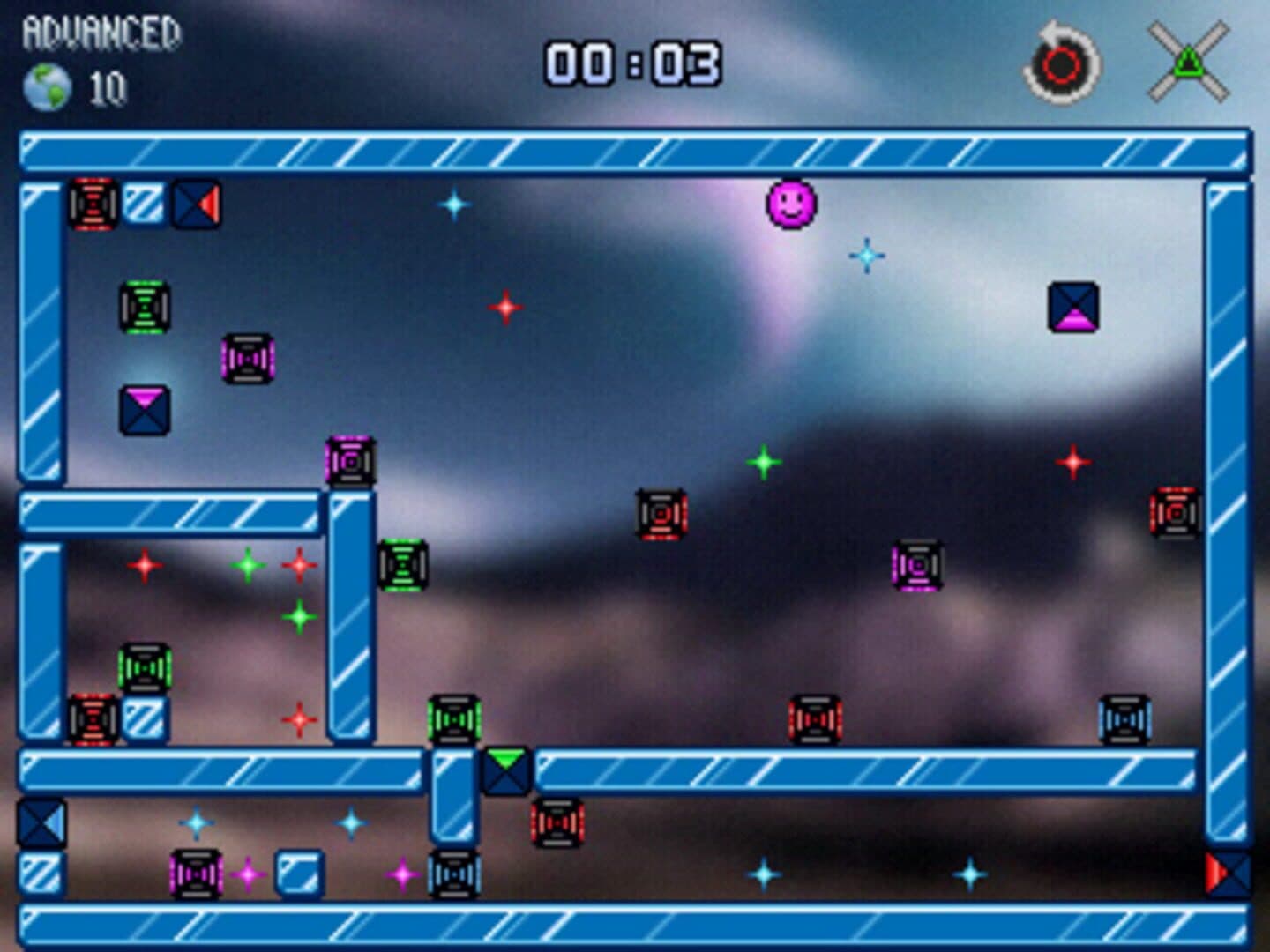Close the level using the green X icon
The height and width of the screenshot is (952, 1270).
click(1188, 62)
